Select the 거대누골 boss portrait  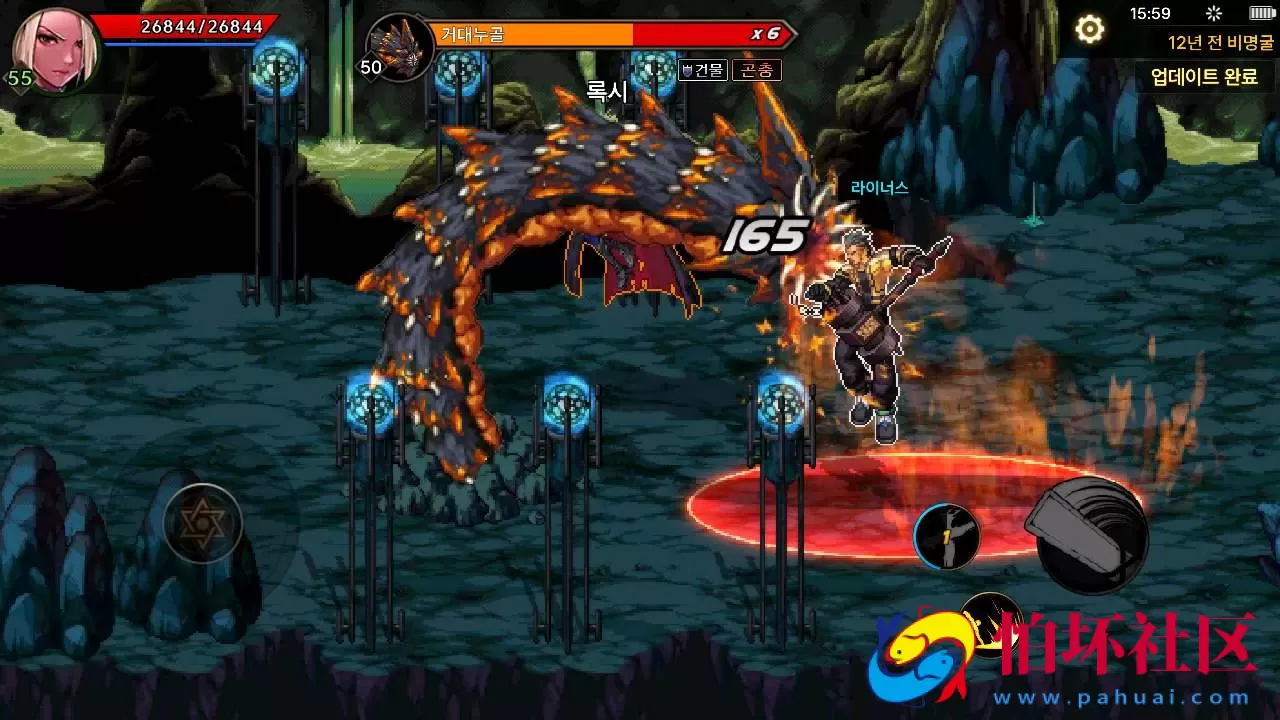400,47
